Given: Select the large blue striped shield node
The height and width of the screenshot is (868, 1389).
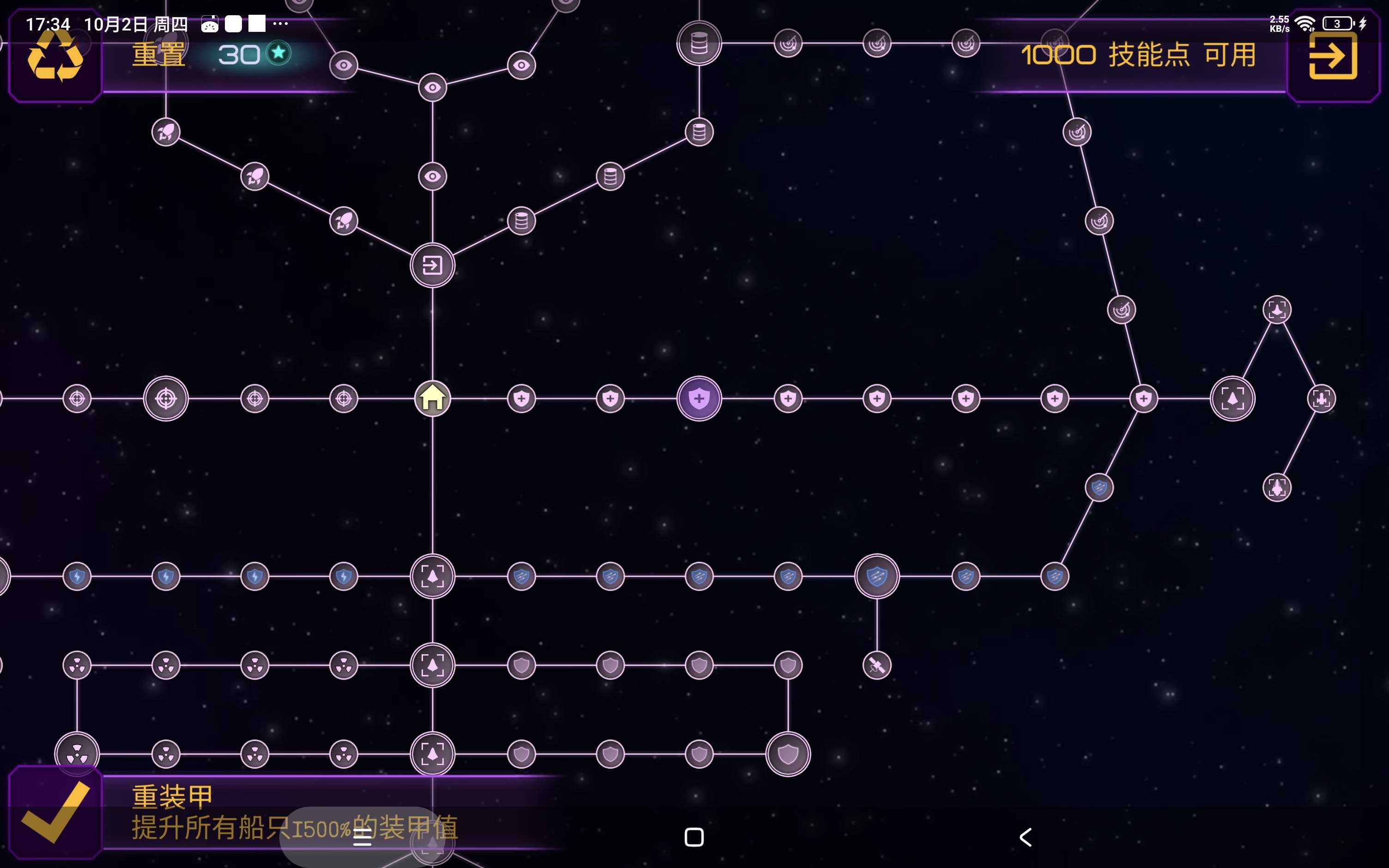Looking at the screenshot, I should 876,576.
